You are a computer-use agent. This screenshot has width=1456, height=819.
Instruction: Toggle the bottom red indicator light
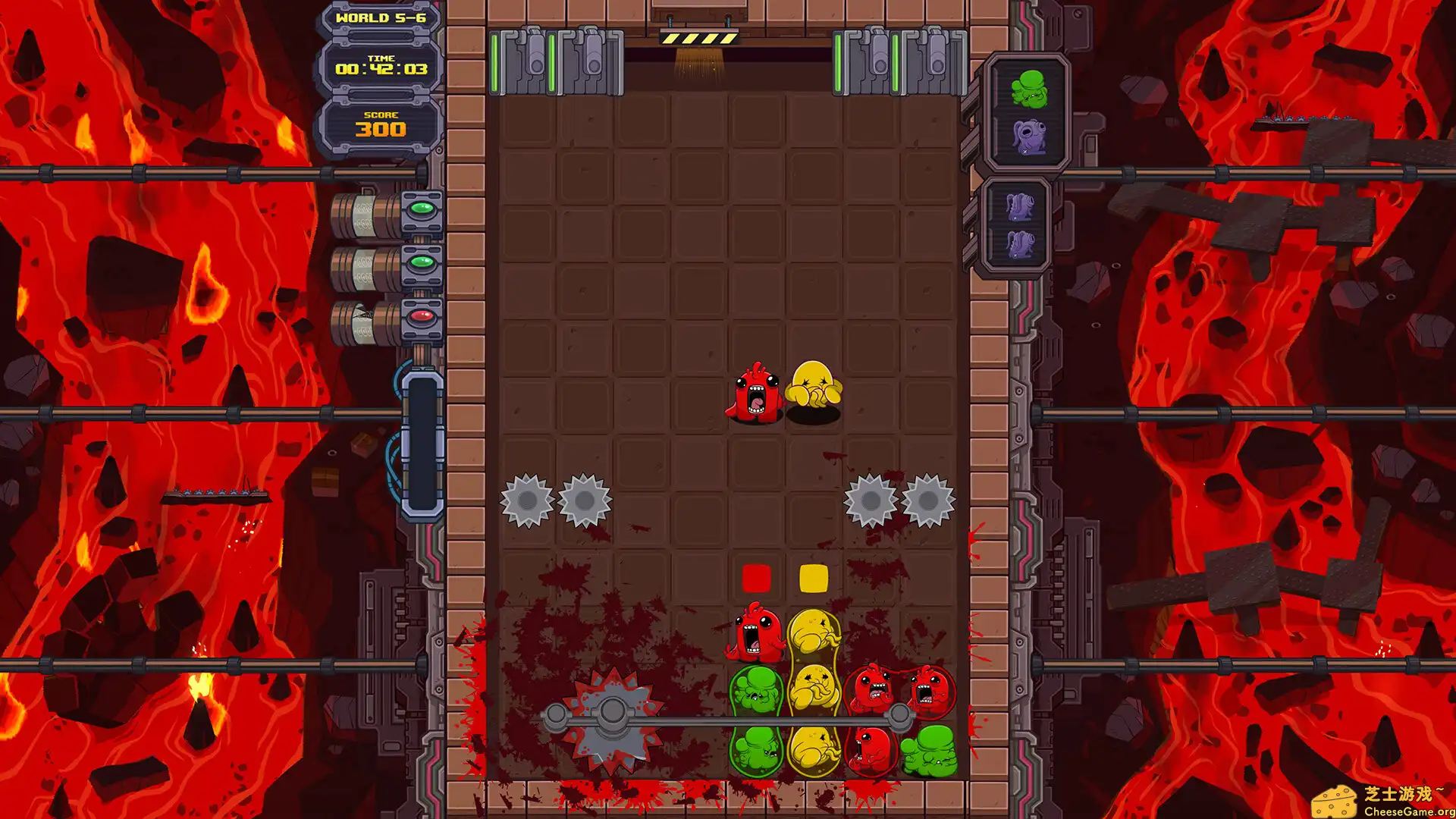coord(422,317)
